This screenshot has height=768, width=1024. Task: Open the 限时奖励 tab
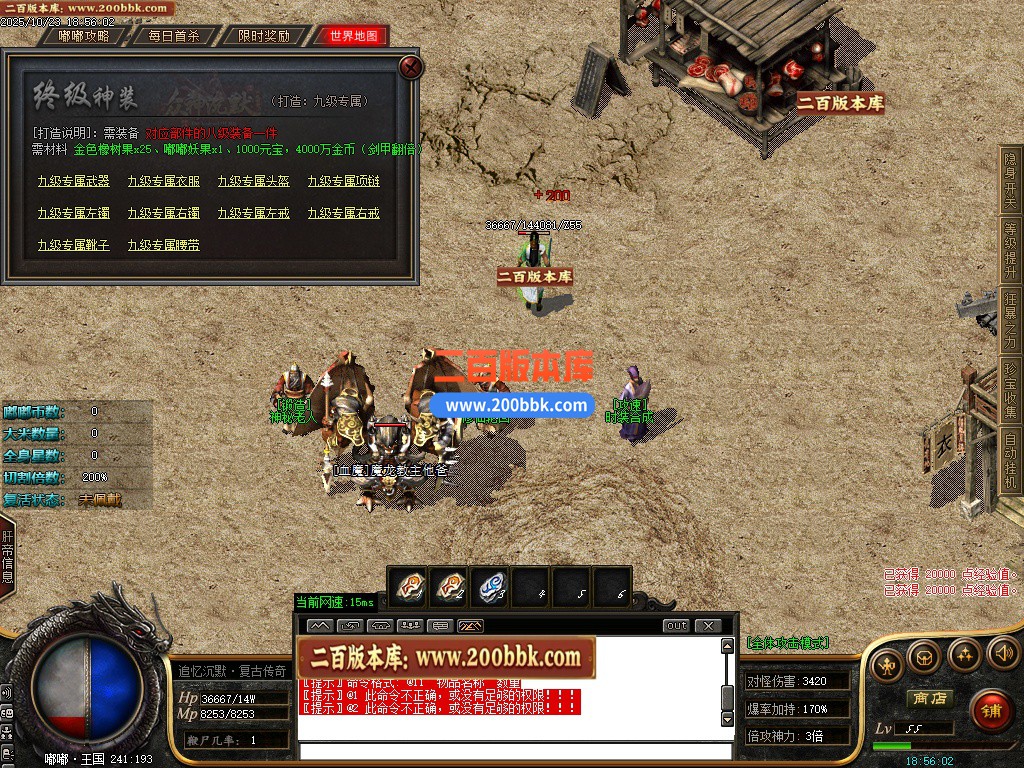point(264,36)
